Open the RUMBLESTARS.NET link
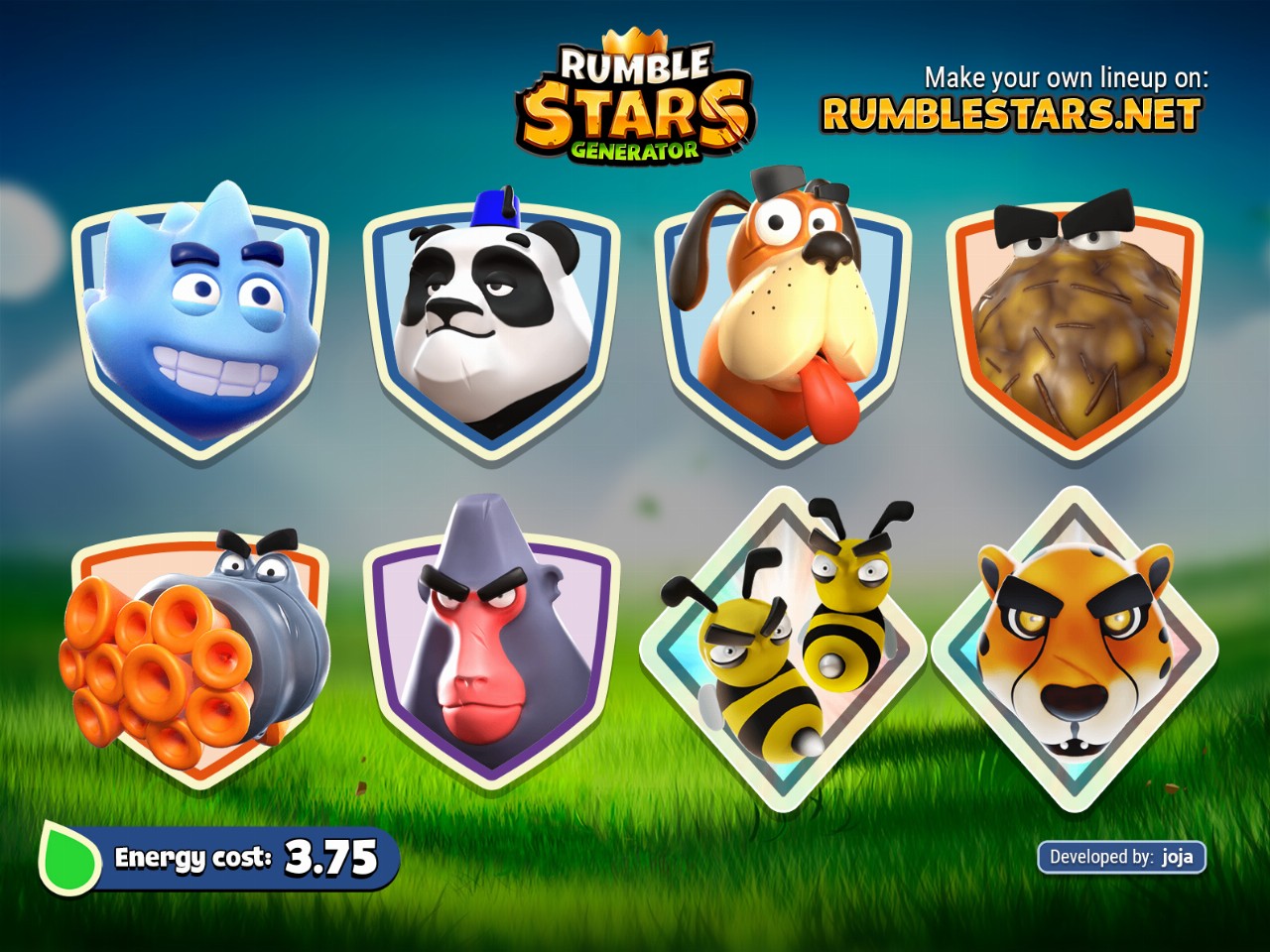The width and height of the screenshot is (1270, 952). click(1011, 114)
